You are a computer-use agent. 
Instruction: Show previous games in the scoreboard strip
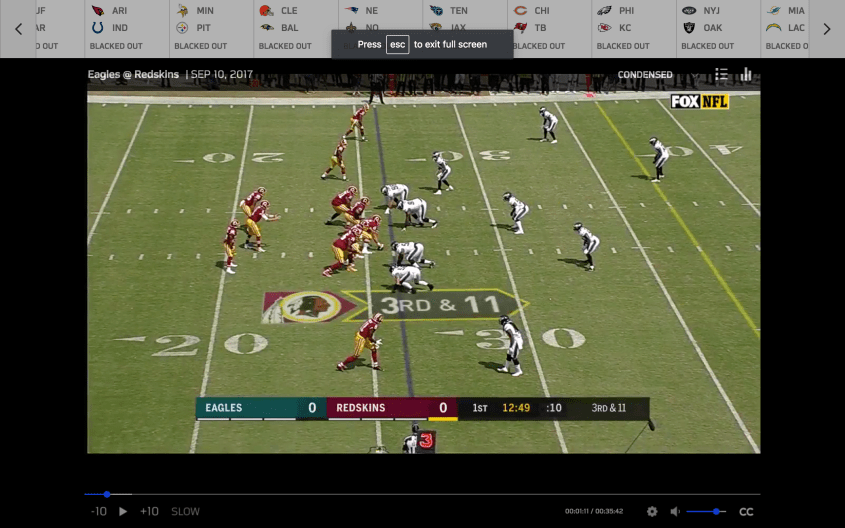18,29
